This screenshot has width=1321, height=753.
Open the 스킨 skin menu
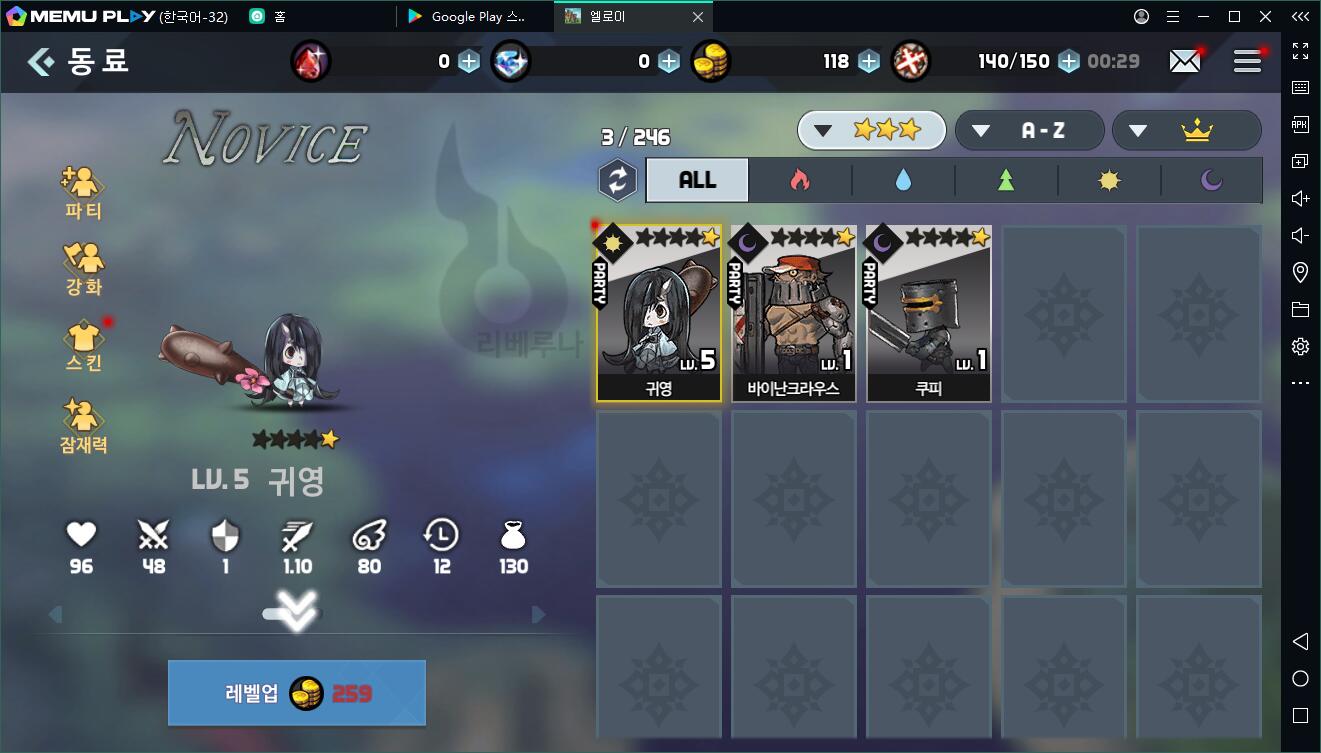(x=84, y=344)
